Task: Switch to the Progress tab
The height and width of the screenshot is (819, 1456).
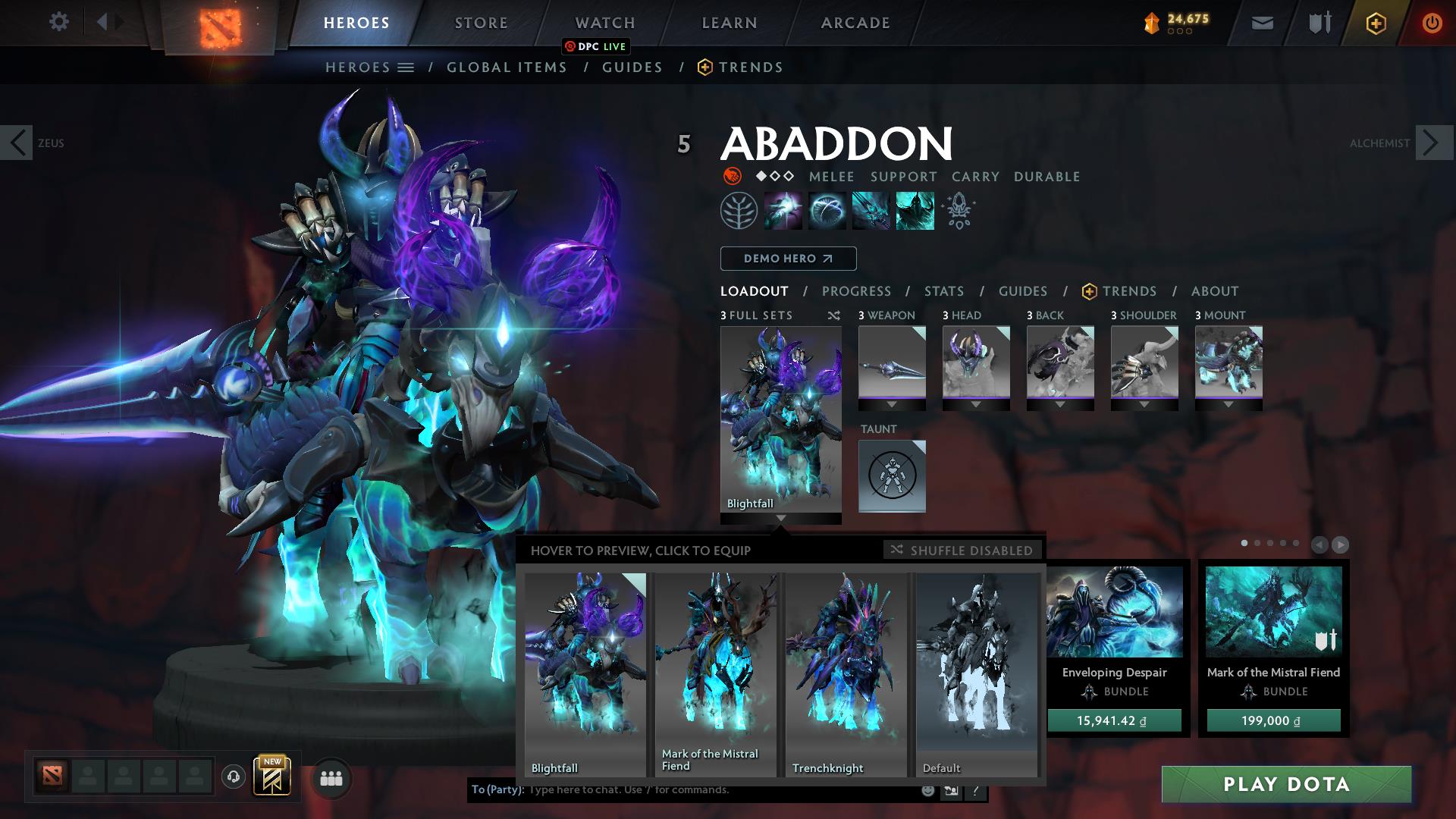Action: (x=856, y=291)
